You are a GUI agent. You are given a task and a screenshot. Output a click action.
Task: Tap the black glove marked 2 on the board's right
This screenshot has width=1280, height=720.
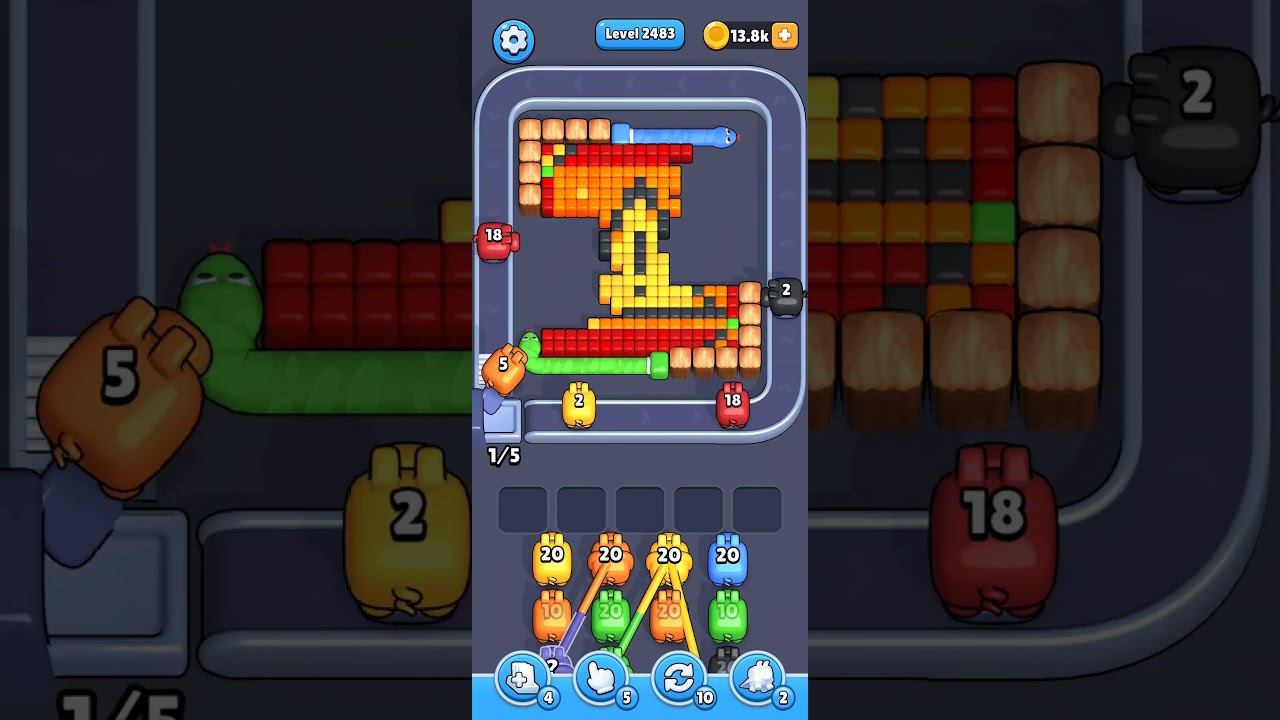(786, 292)
